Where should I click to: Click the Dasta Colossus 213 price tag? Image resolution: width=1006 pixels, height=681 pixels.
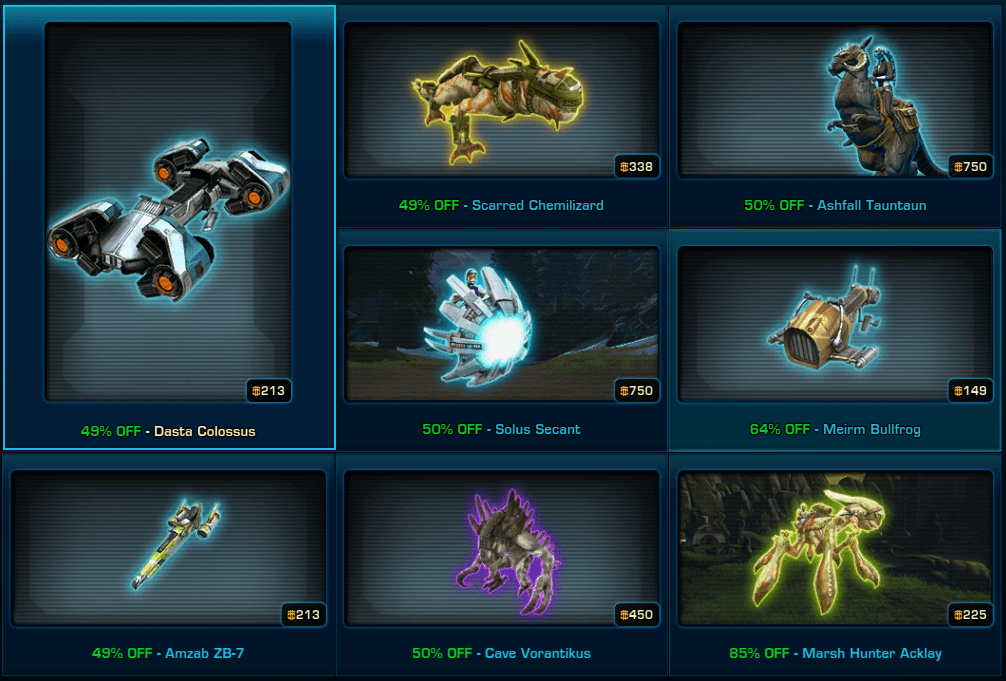(269, 391)
